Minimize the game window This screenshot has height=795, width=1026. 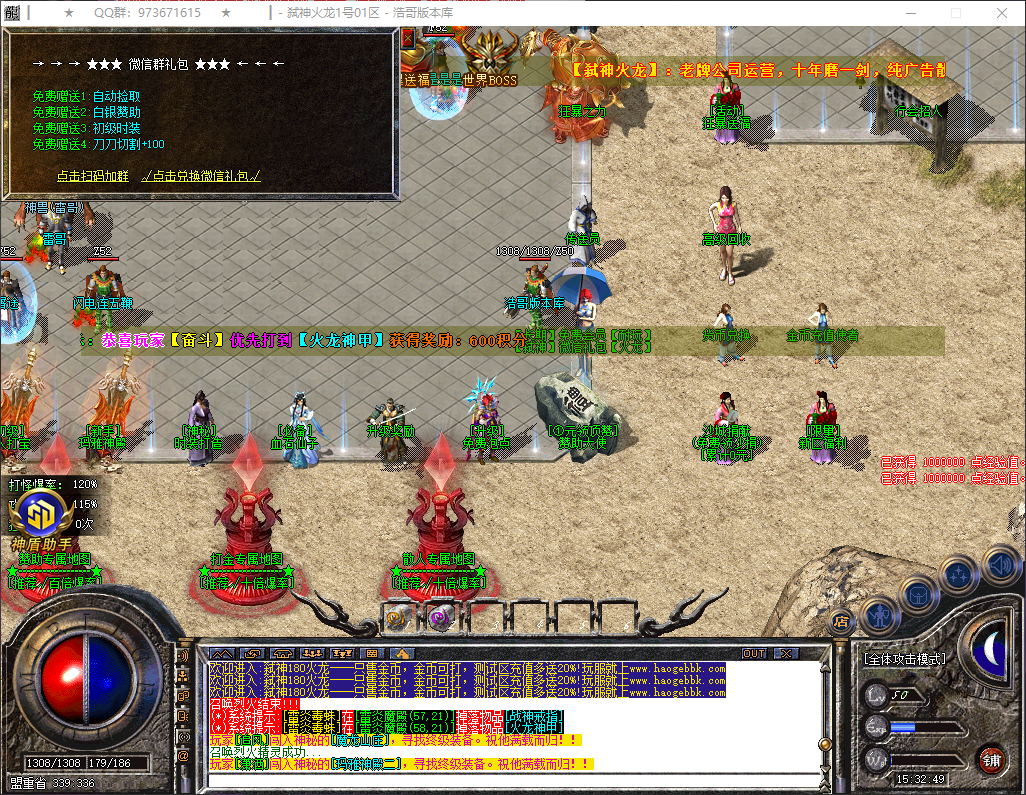[x=911, y=13]
